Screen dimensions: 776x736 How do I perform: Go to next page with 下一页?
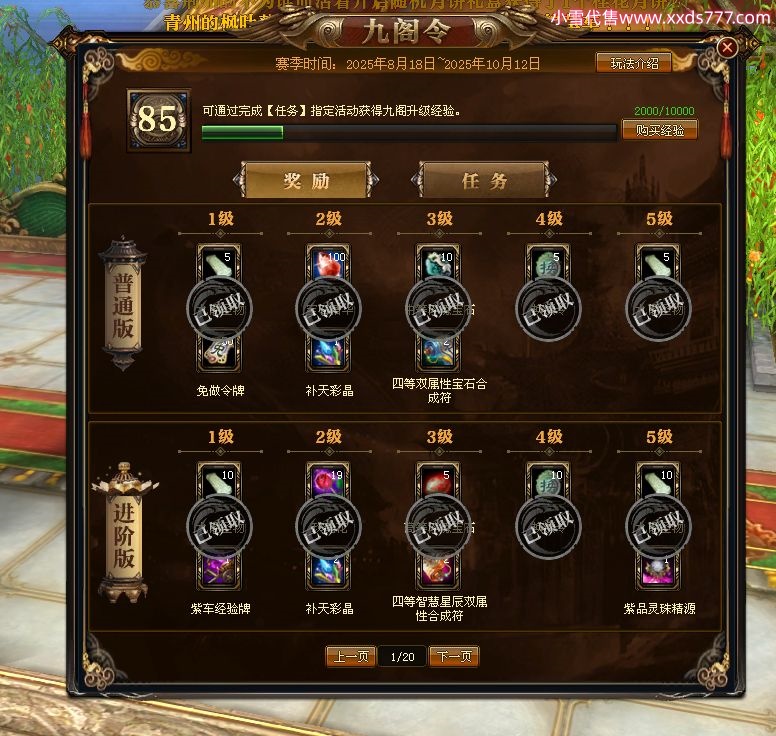454,657
